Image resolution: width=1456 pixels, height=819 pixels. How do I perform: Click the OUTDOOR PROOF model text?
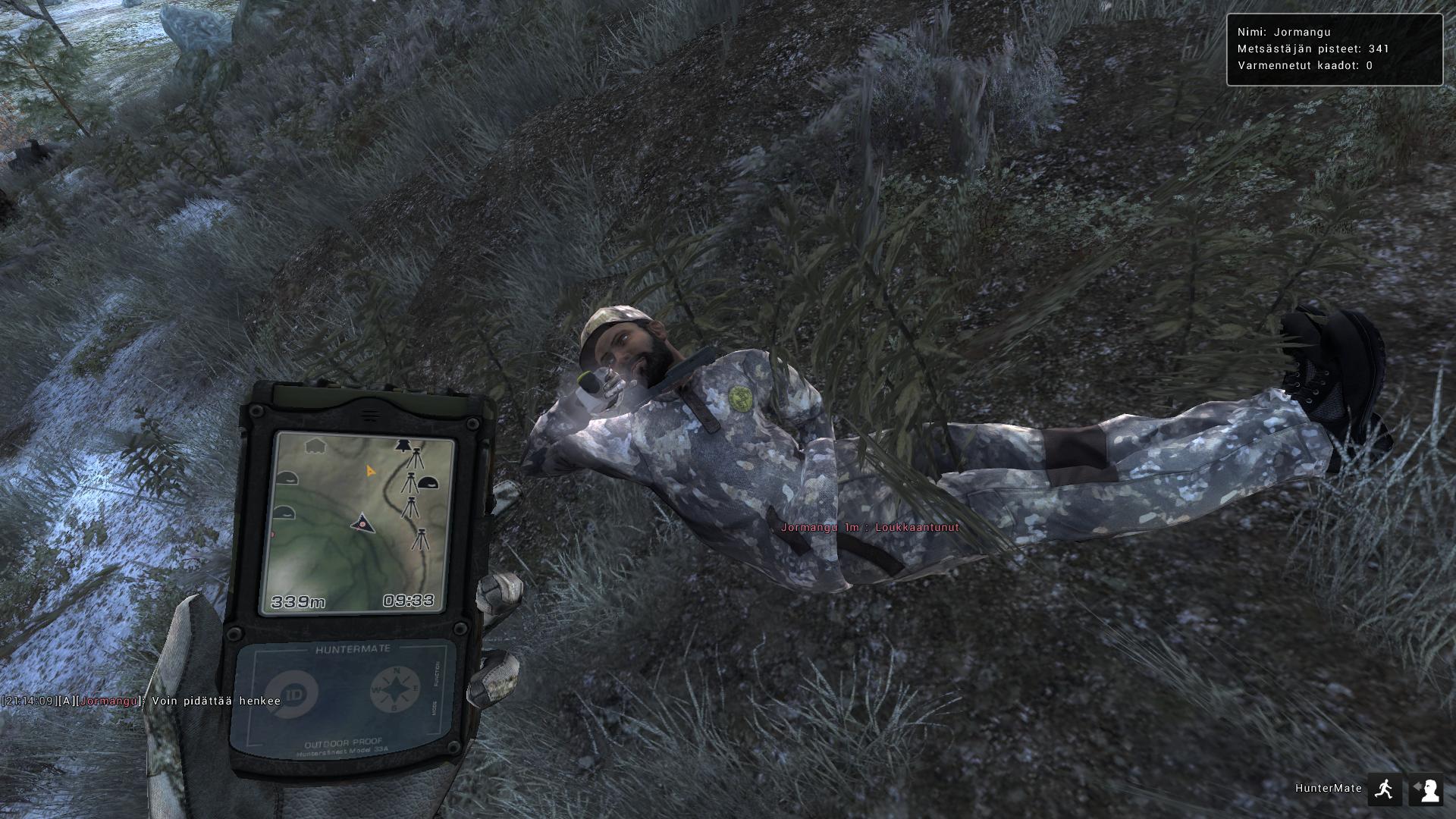click(344, 744)
